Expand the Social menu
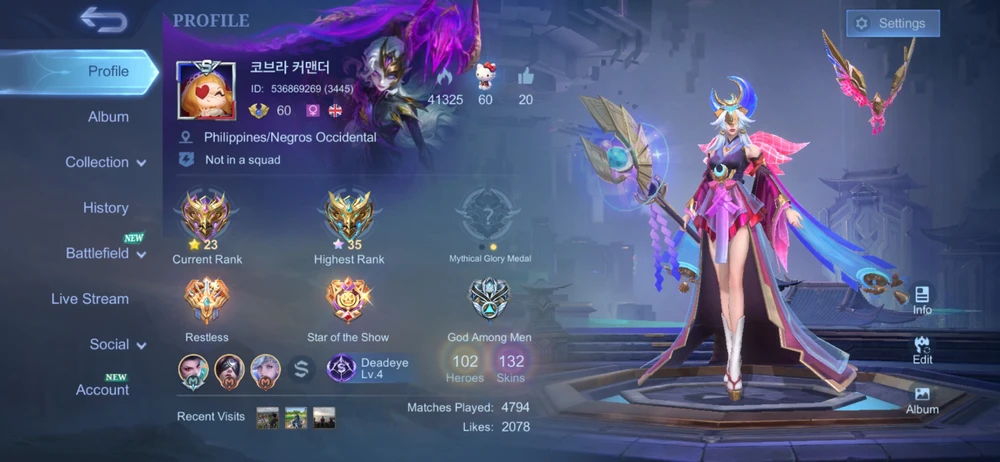This screenshot has width=1000, height=462. click(116, 344)
